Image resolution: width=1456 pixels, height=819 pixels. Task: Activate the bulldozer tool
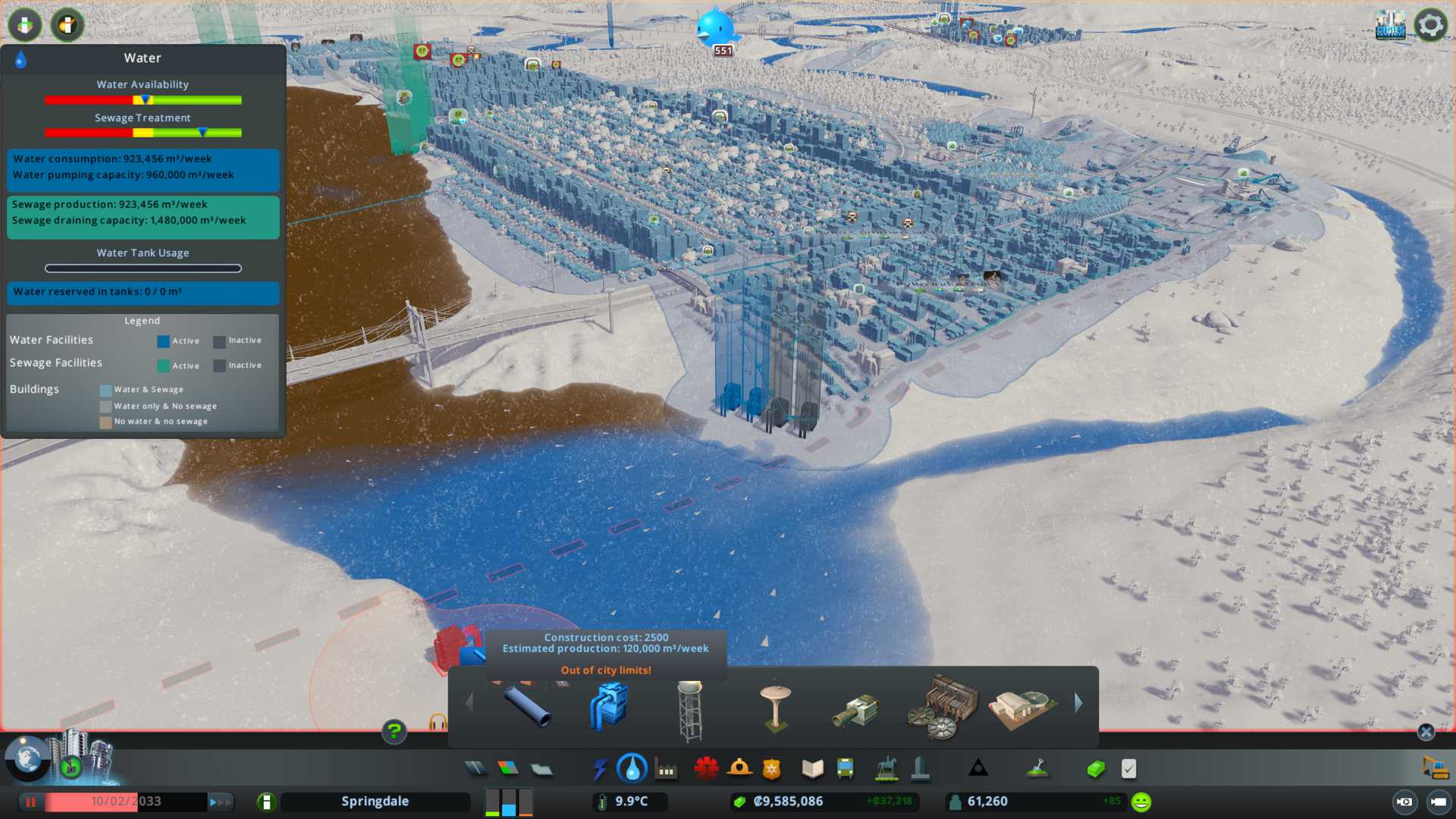click(1435, 767)
